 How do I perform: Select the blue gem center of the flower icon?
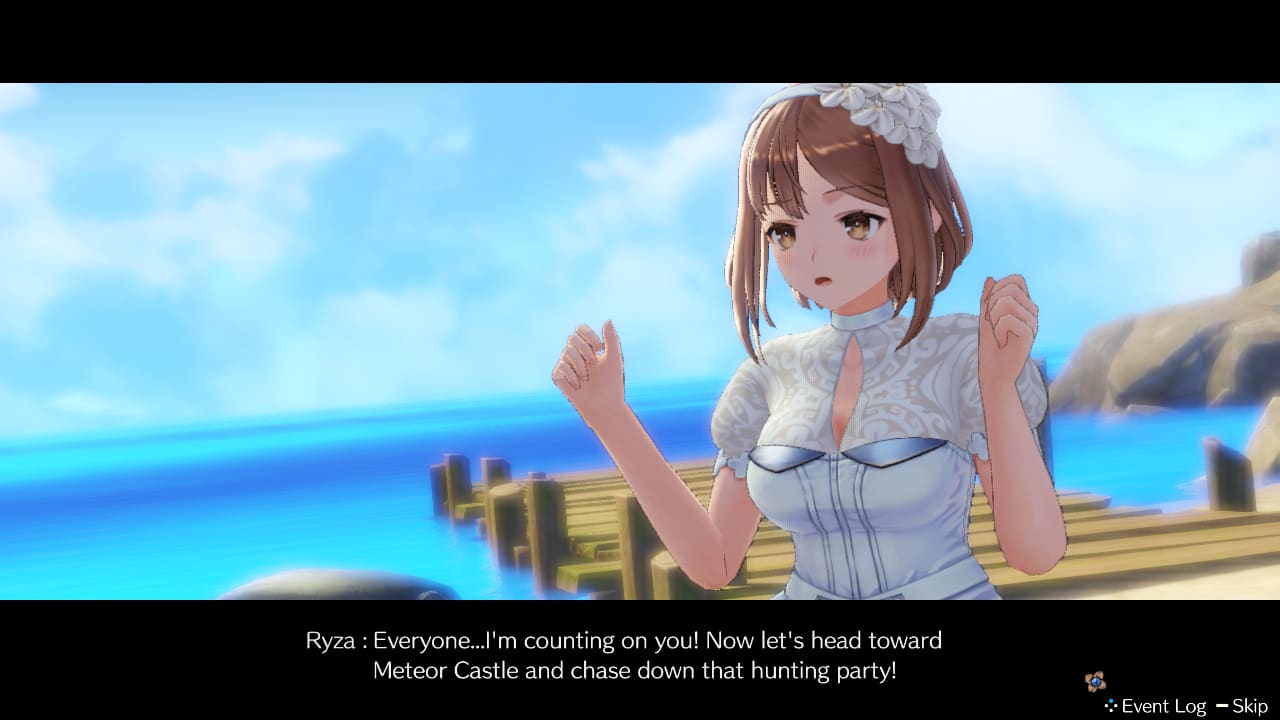(x=1096, y=680)
